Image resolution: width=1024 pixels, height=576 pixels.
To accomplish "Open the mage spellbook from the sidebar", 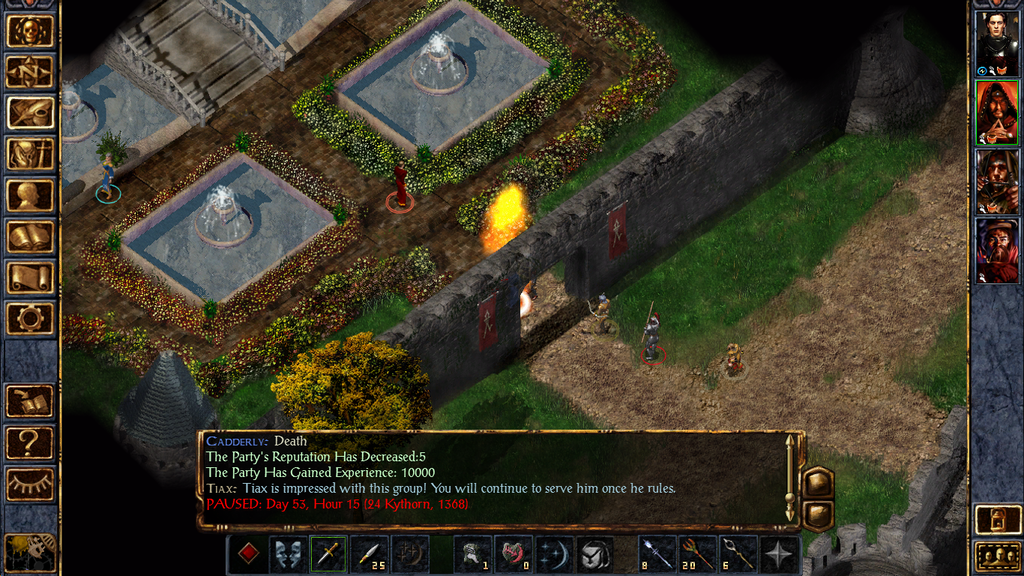I will tap(29, 237).
